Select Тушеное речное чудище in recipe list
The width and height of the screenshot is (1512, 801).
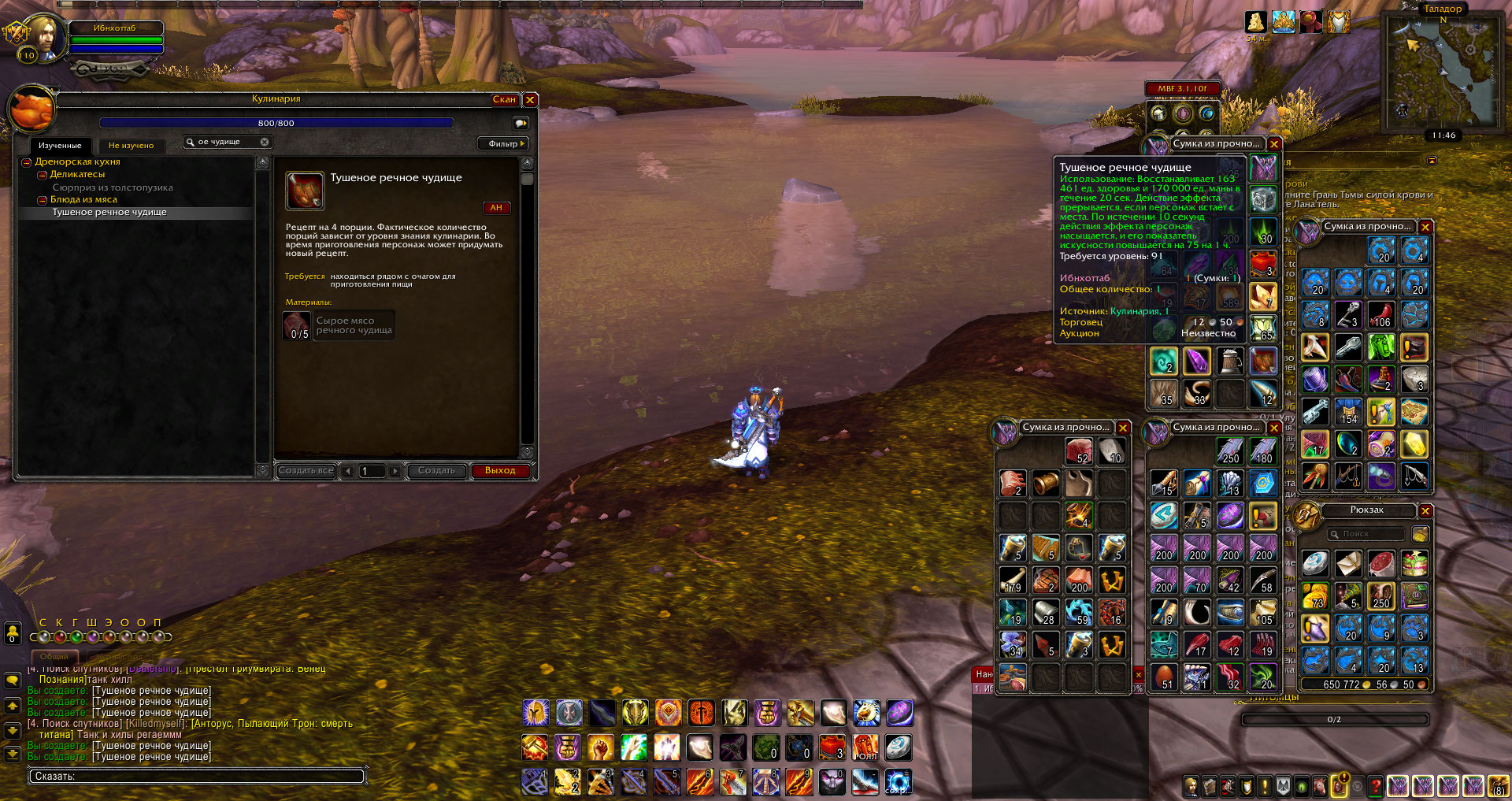point(109,213)
